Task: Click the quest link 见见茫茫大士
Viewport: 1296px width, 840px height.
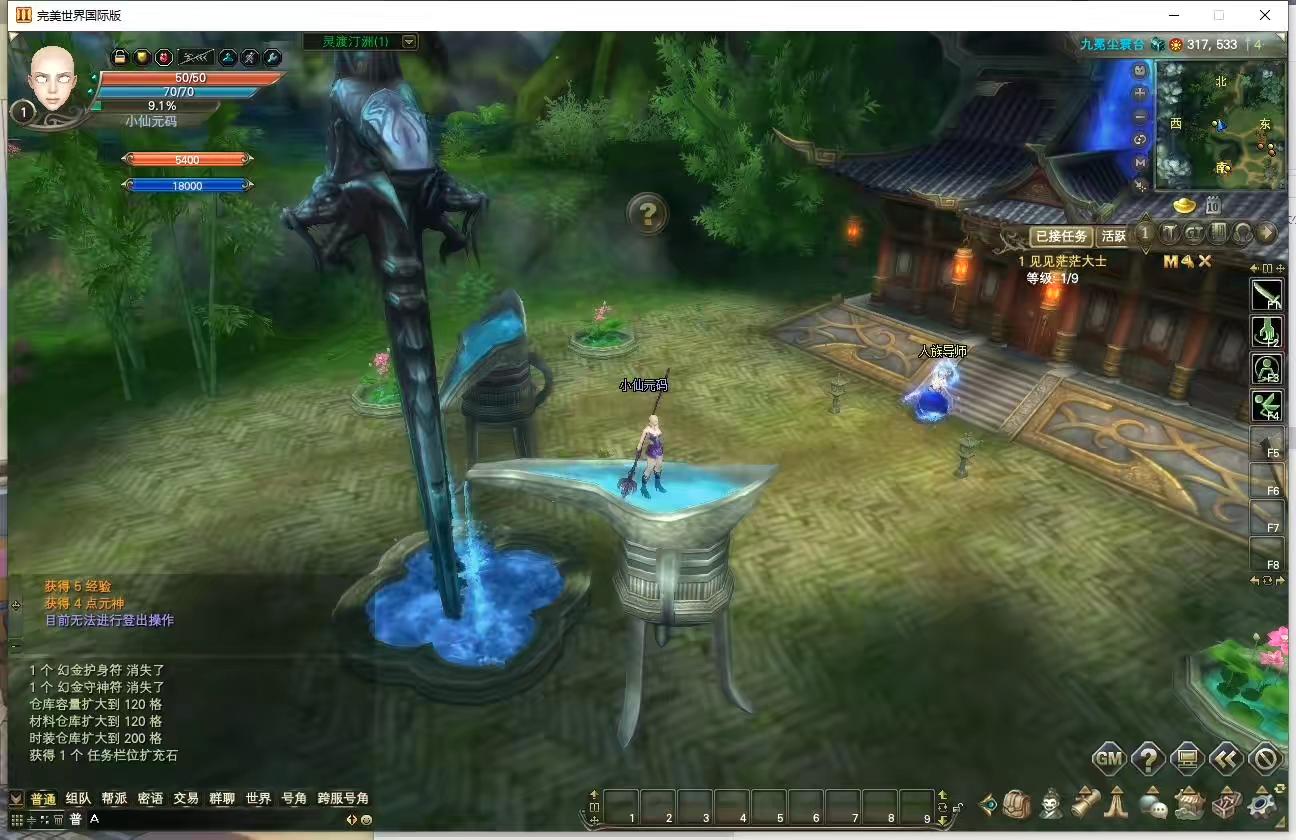Action: pyautogui.click(x=1066, y=259)
